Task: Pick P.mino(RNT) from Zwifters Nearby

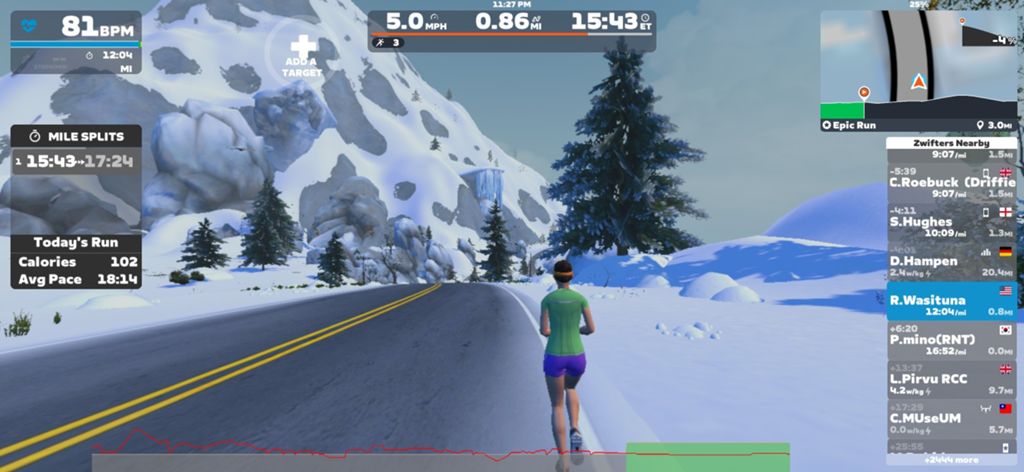Action: [x=951, y=339]
